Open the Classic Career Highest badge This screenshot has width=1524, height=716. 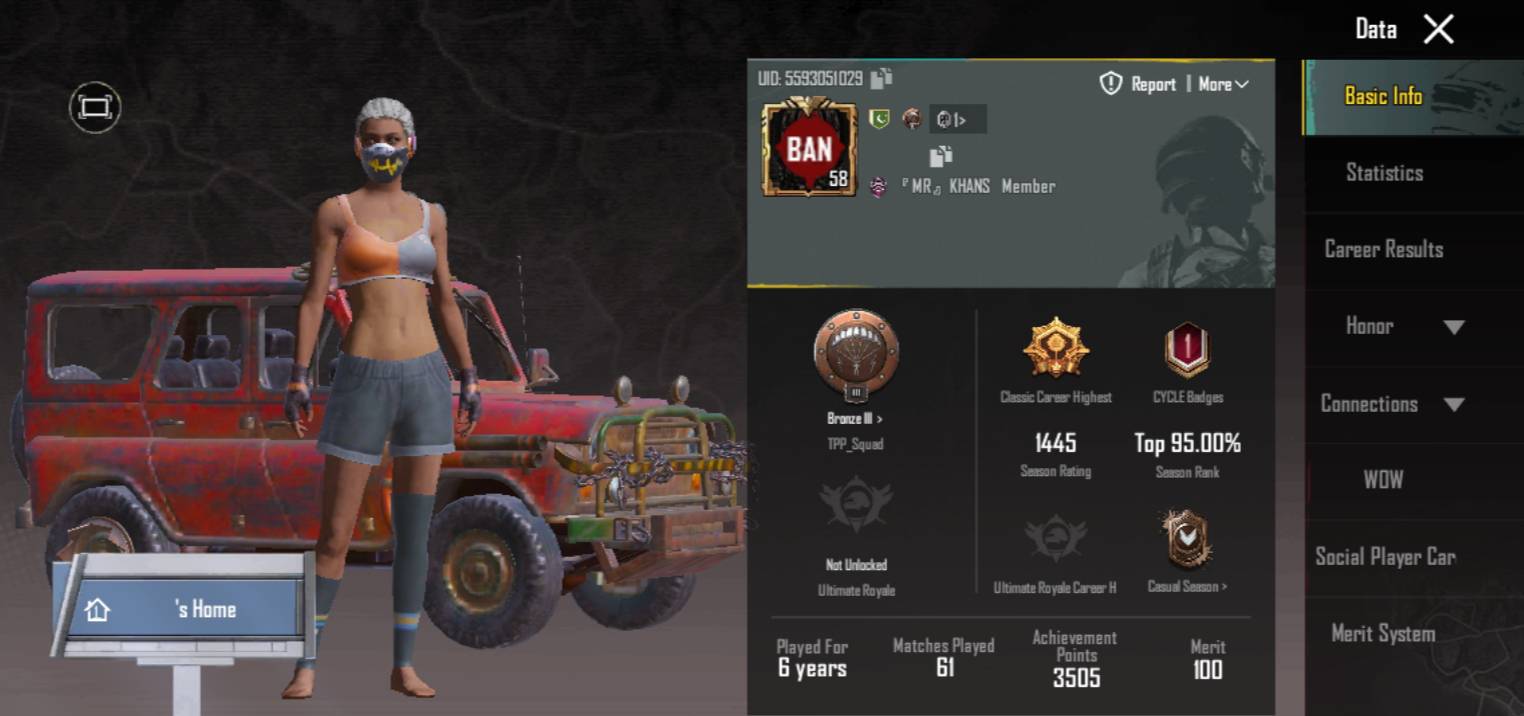[x=1055, y=349]
